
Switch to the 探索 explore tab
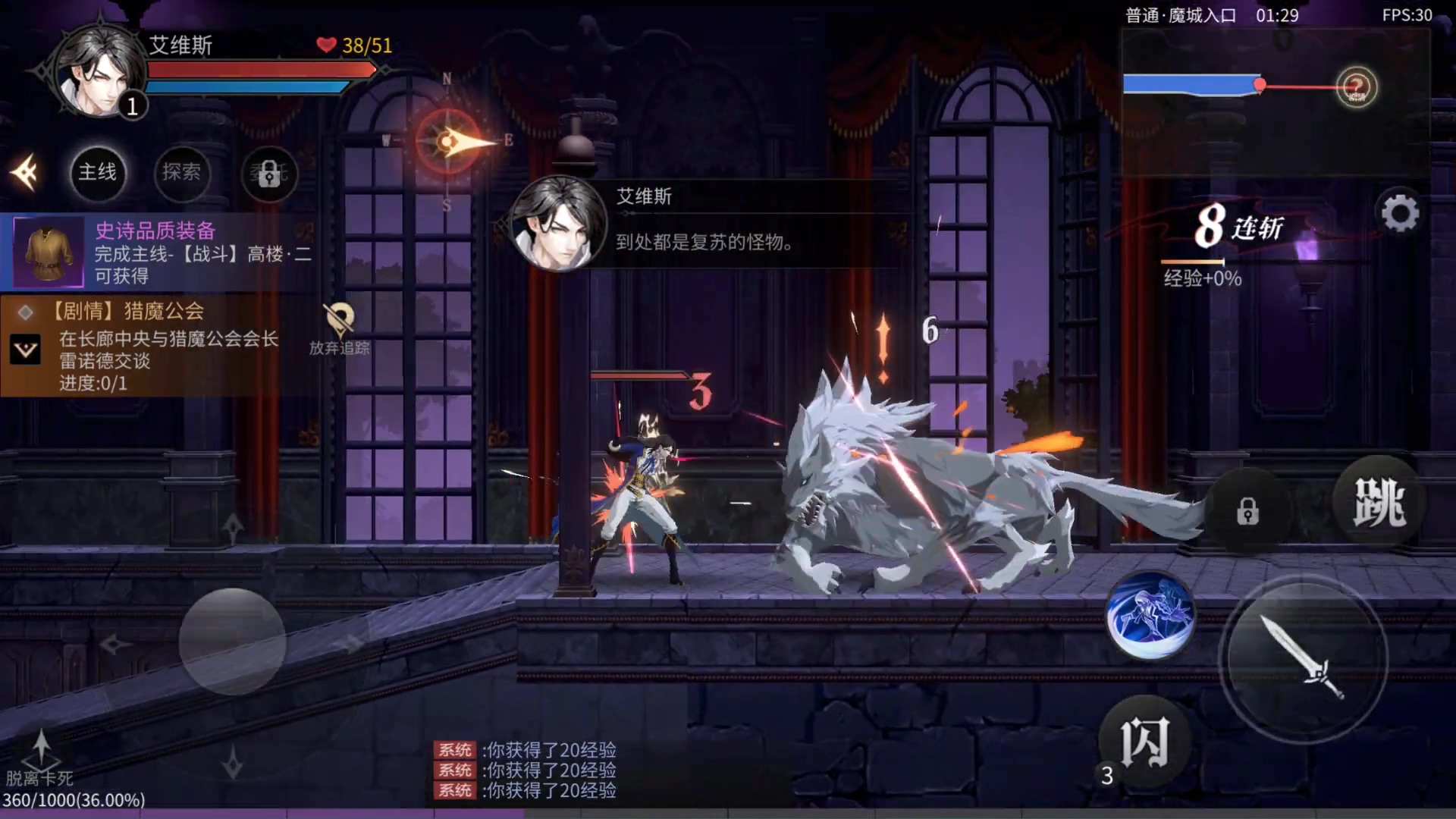181,173
